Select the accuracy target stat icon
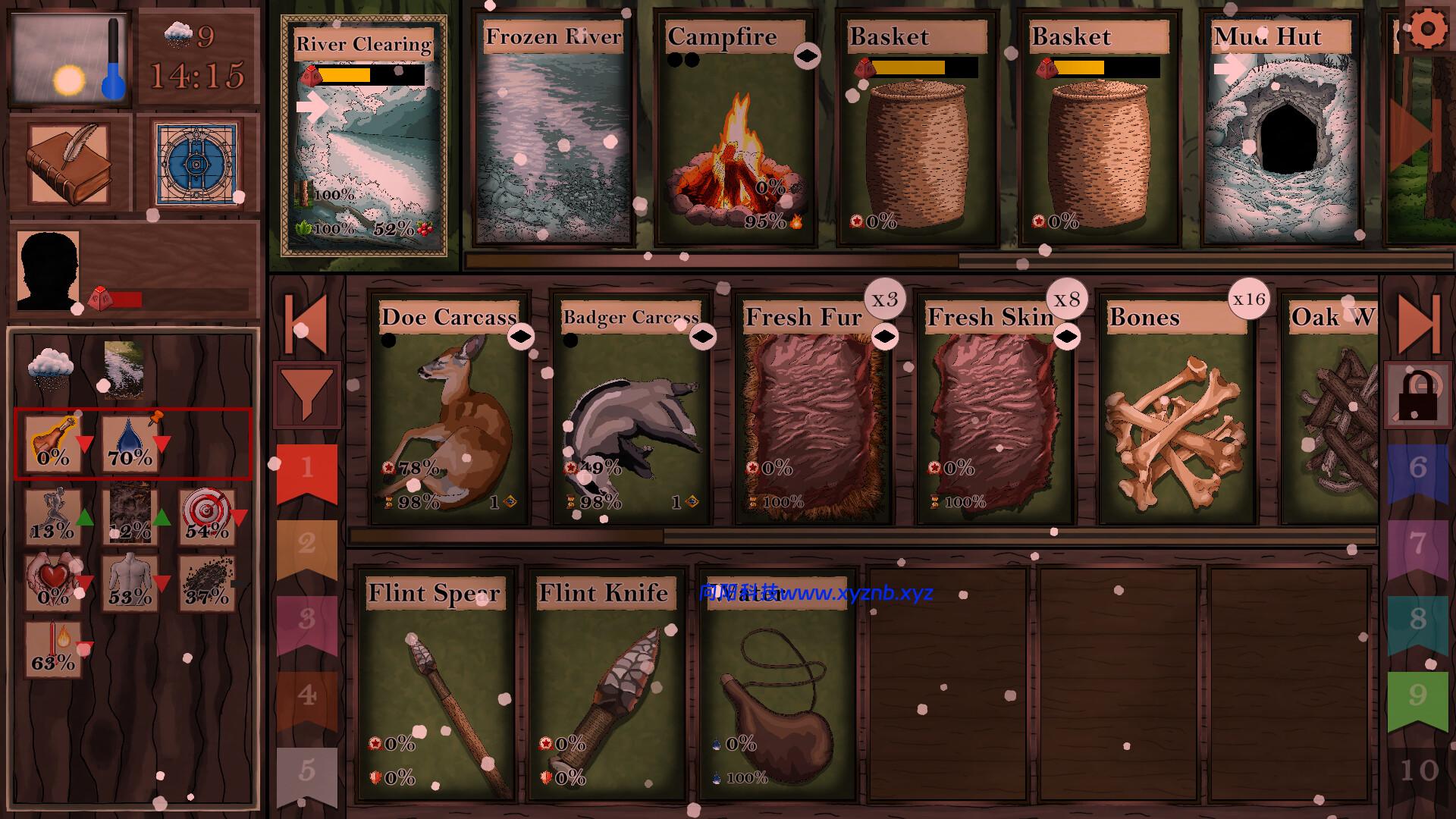Image resolution: width=1456 pixels, height=819 pixels. pyautogui.click(x=206, y=516)
